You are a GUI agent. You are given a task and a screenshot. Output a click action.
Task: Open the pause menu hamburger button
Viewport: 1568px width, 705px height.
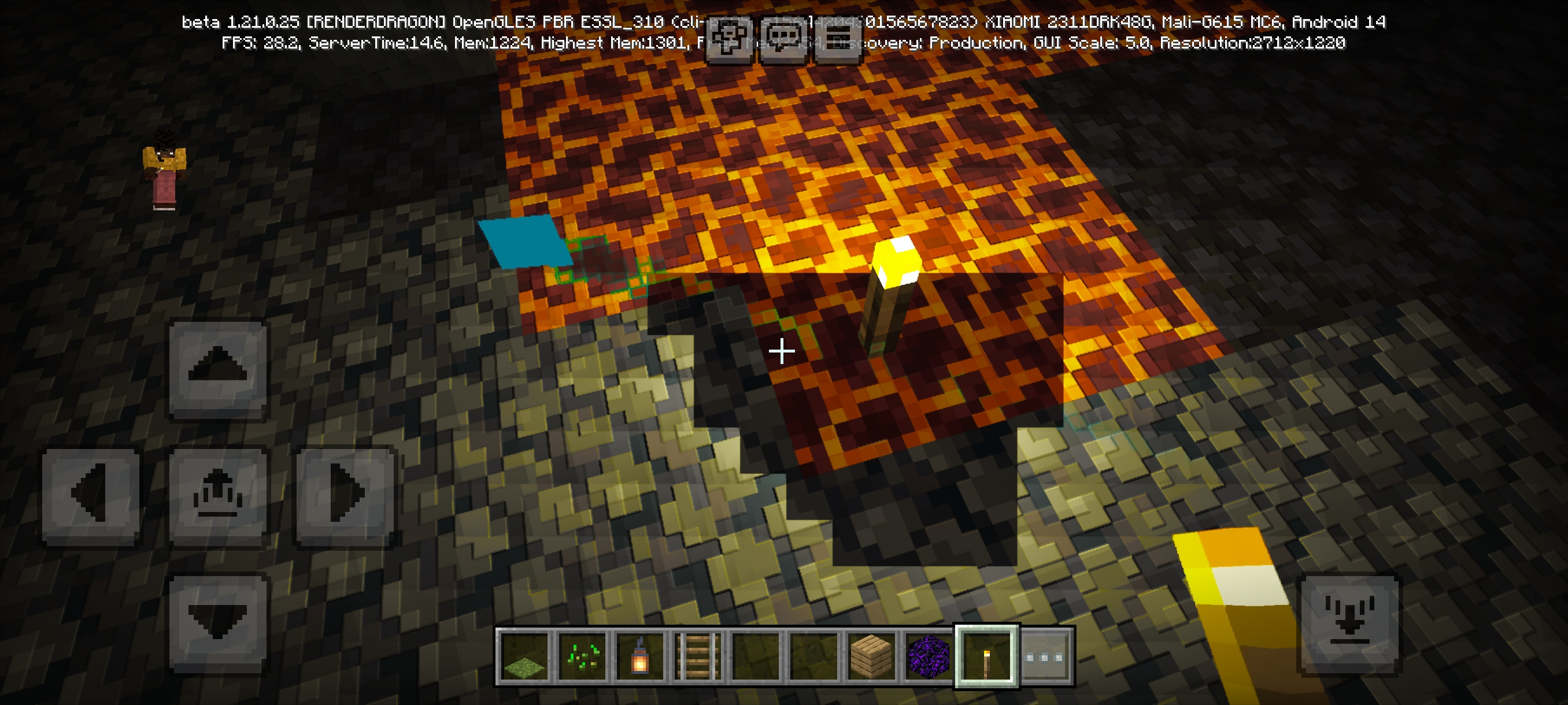838,38
